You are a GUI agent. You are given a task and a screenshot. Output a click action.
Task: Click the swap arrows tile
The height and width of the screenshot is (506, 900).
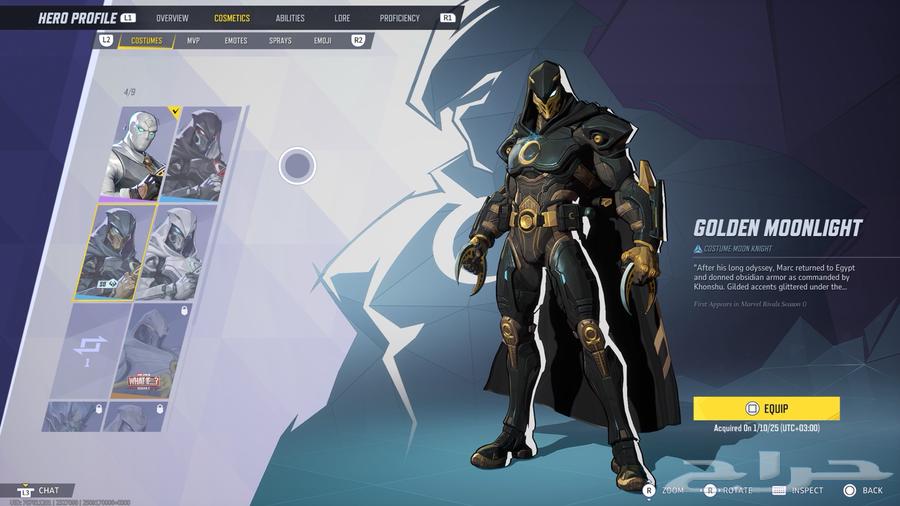[88, 350]
